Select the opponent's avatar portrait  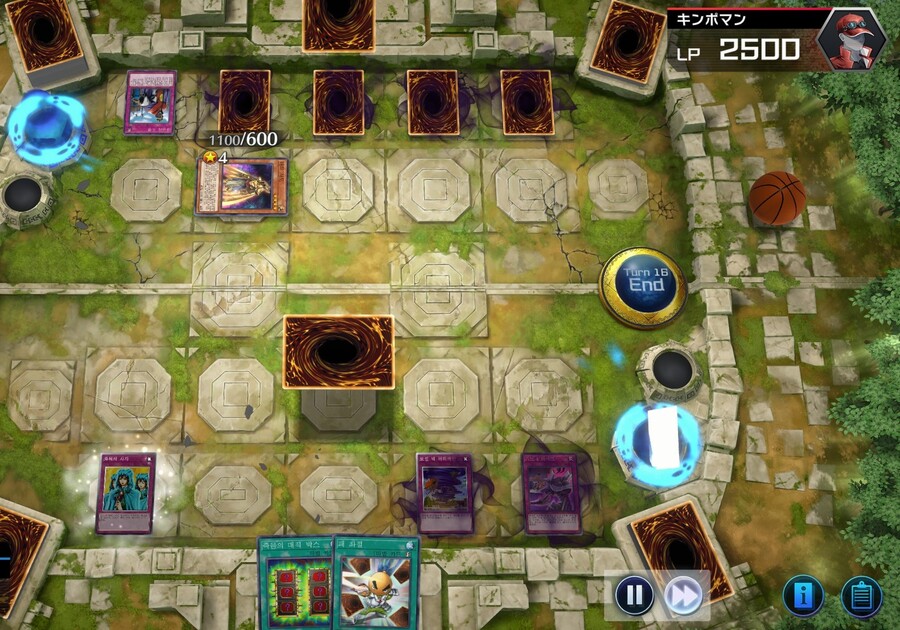click(x=849, y=38)
